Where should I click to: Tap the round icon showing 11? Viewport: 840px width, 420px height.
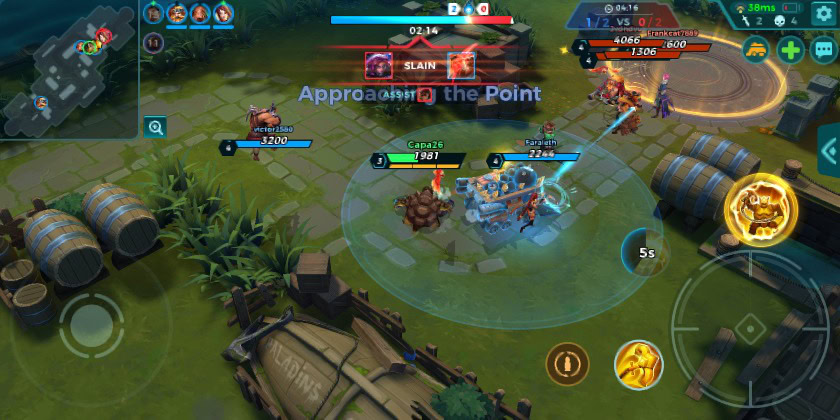[x=154, y=42]
